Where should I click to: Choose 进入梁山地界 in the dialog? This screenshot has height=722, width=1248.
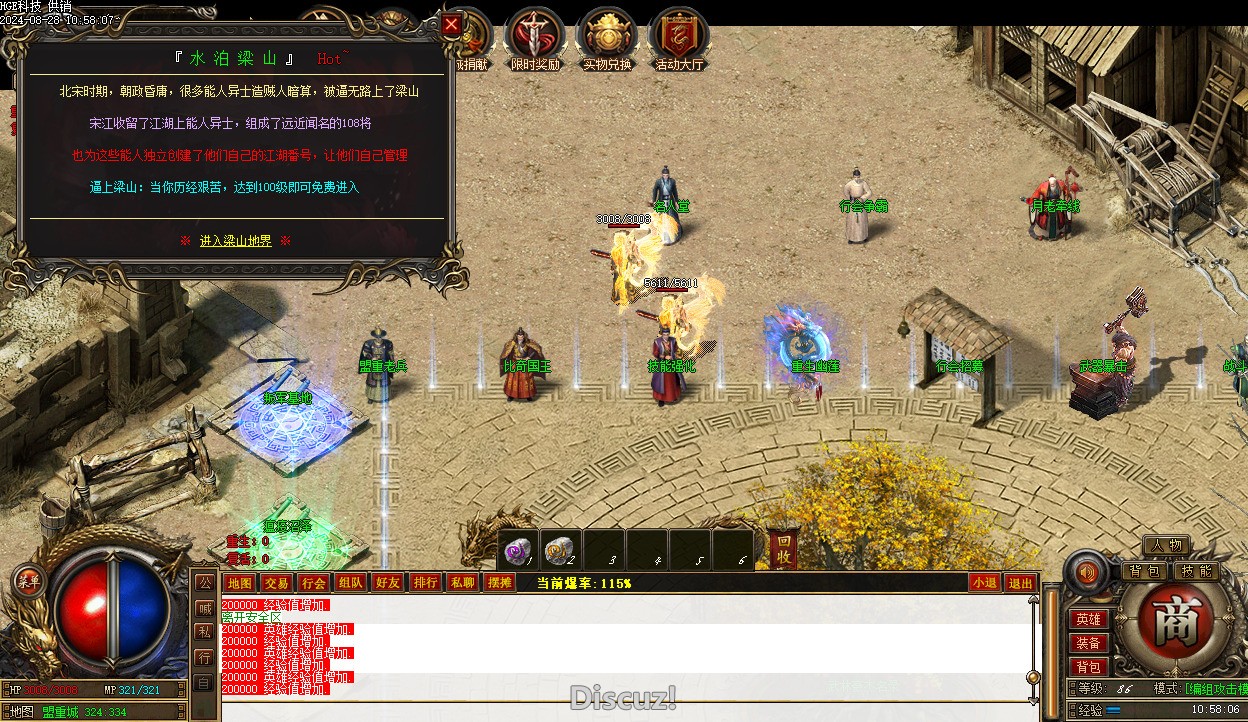(x=235, y=241)
